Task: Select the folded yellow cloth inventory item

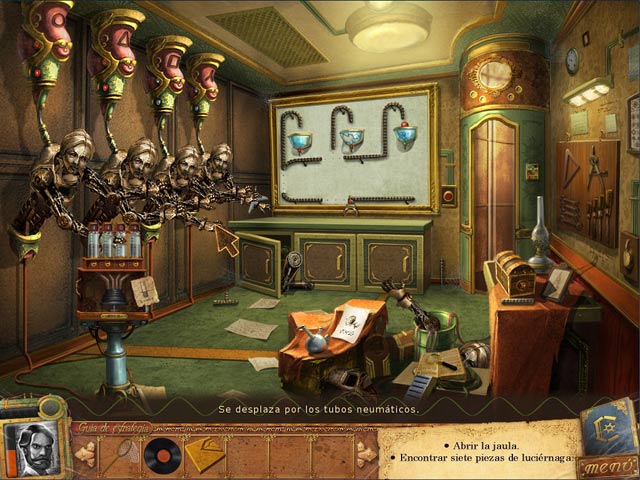Action: click(x=205, y=453)
